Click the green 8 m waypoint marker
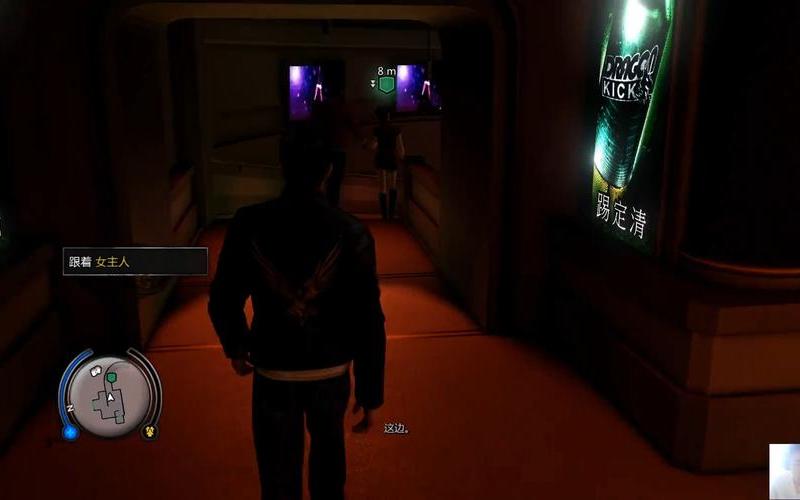This screenshot has height=500, width=800. pyautogui.click(x=386, y=86)
